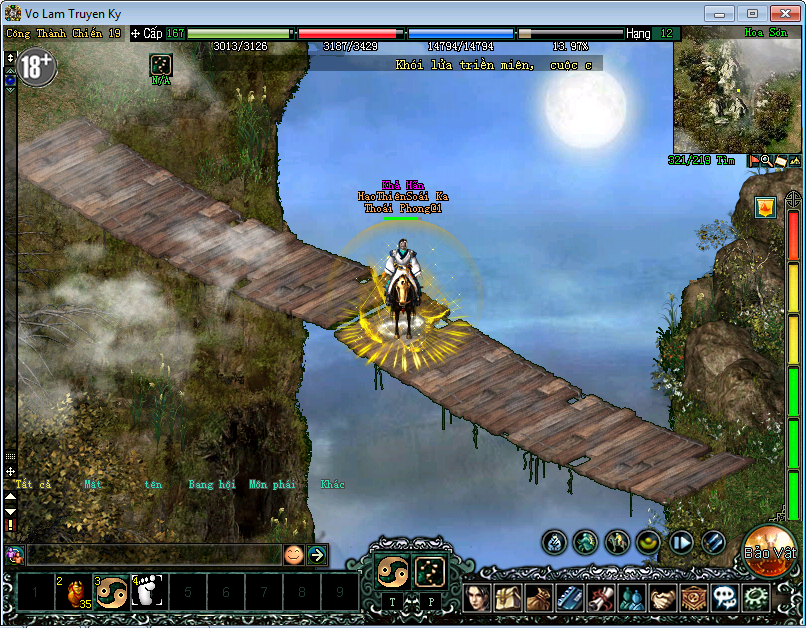Select the left-hand yin-yang skill button

pyautogui.click(x=391, y=571)
